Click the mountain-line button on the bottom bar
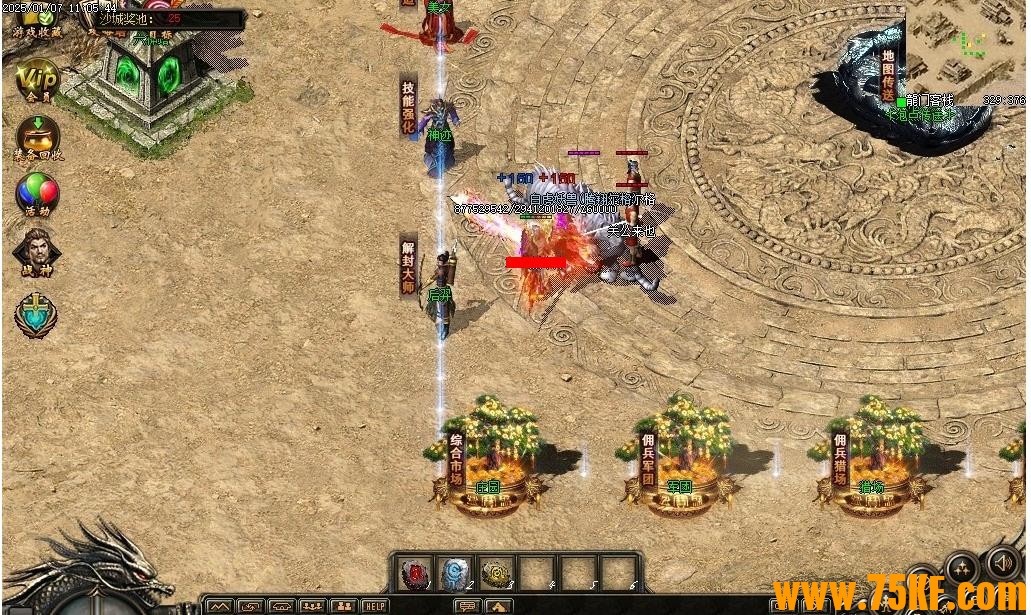The width and height of the screenshot is (1031, 615). pos(220,606)
